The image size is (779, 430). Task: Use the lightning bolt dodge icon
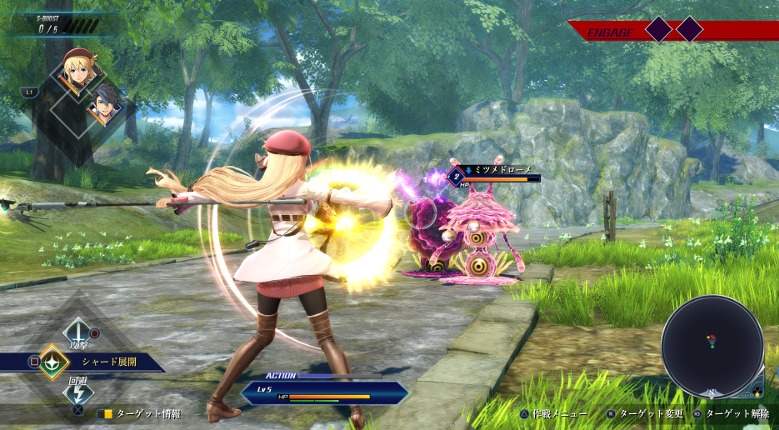pyautogui.click(x=77, y=393)
